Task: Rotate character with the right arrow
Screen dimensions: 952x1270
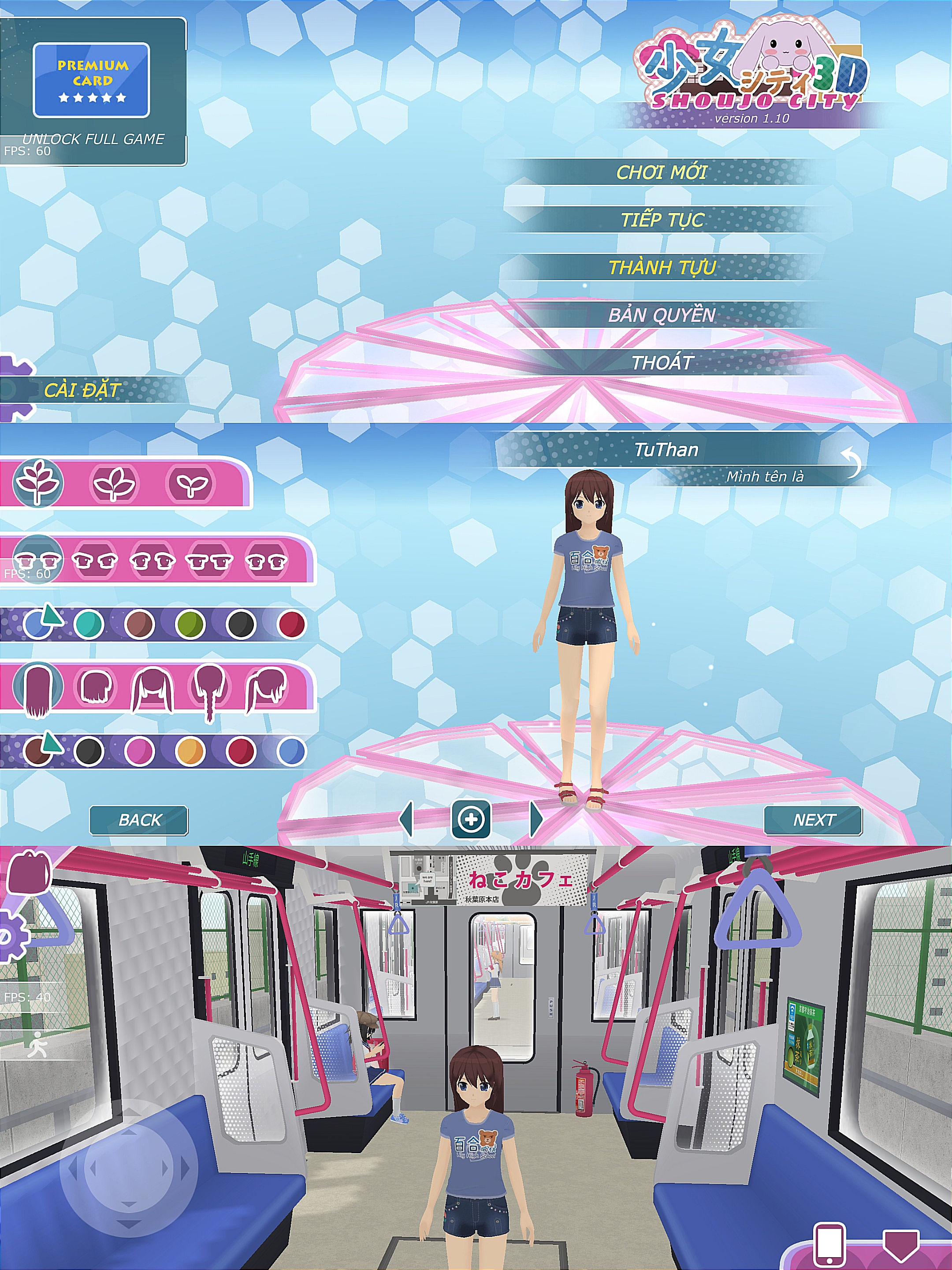Action: click(536, 819)
